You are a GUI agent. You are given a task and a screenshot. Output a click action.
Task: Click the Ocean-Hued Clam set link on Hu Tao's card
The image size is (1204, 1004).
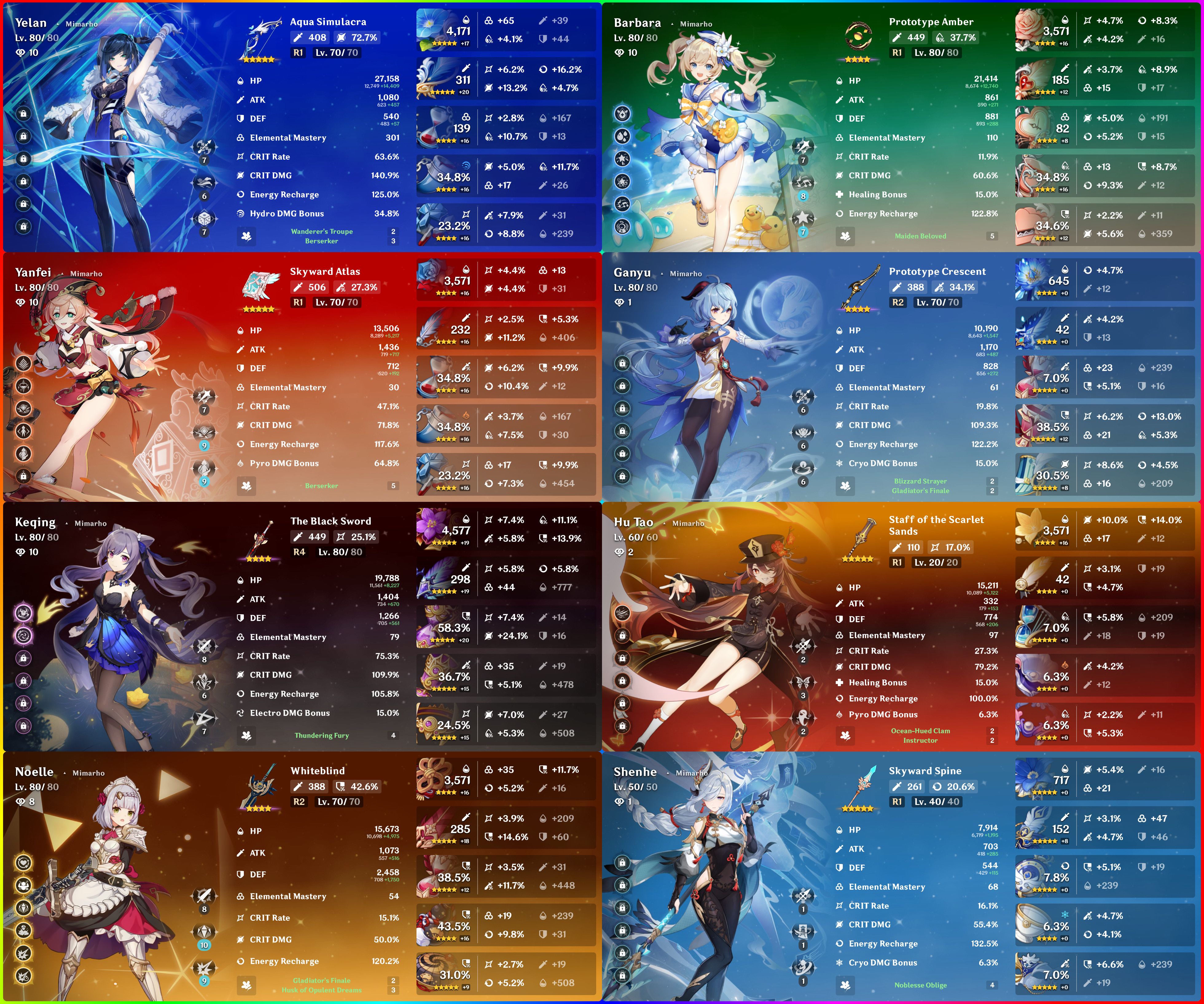pyautogui.click(x=920, y=731)
